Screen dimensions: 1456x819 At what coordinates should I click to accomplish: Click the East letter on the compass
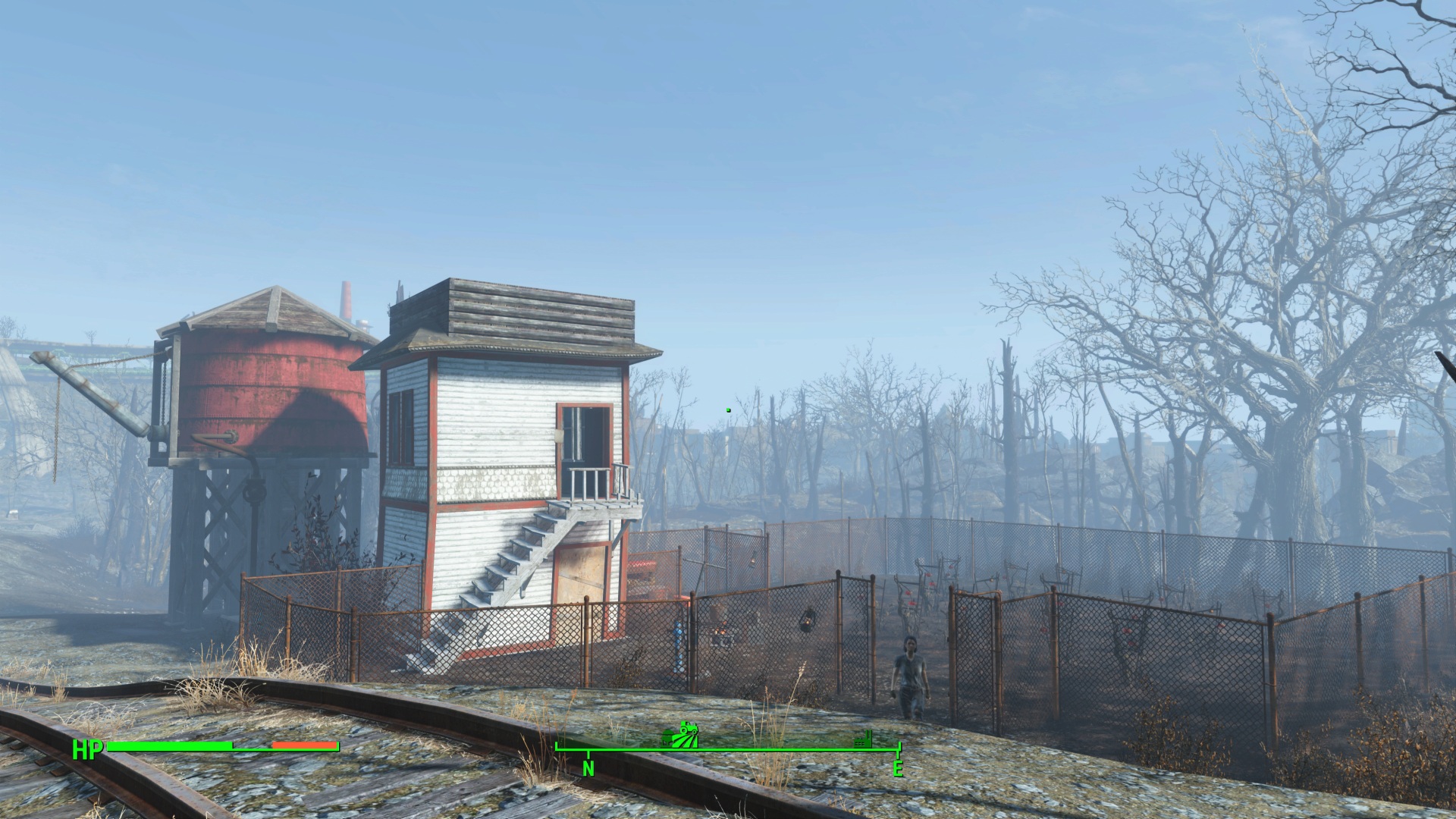coord(898,768)
